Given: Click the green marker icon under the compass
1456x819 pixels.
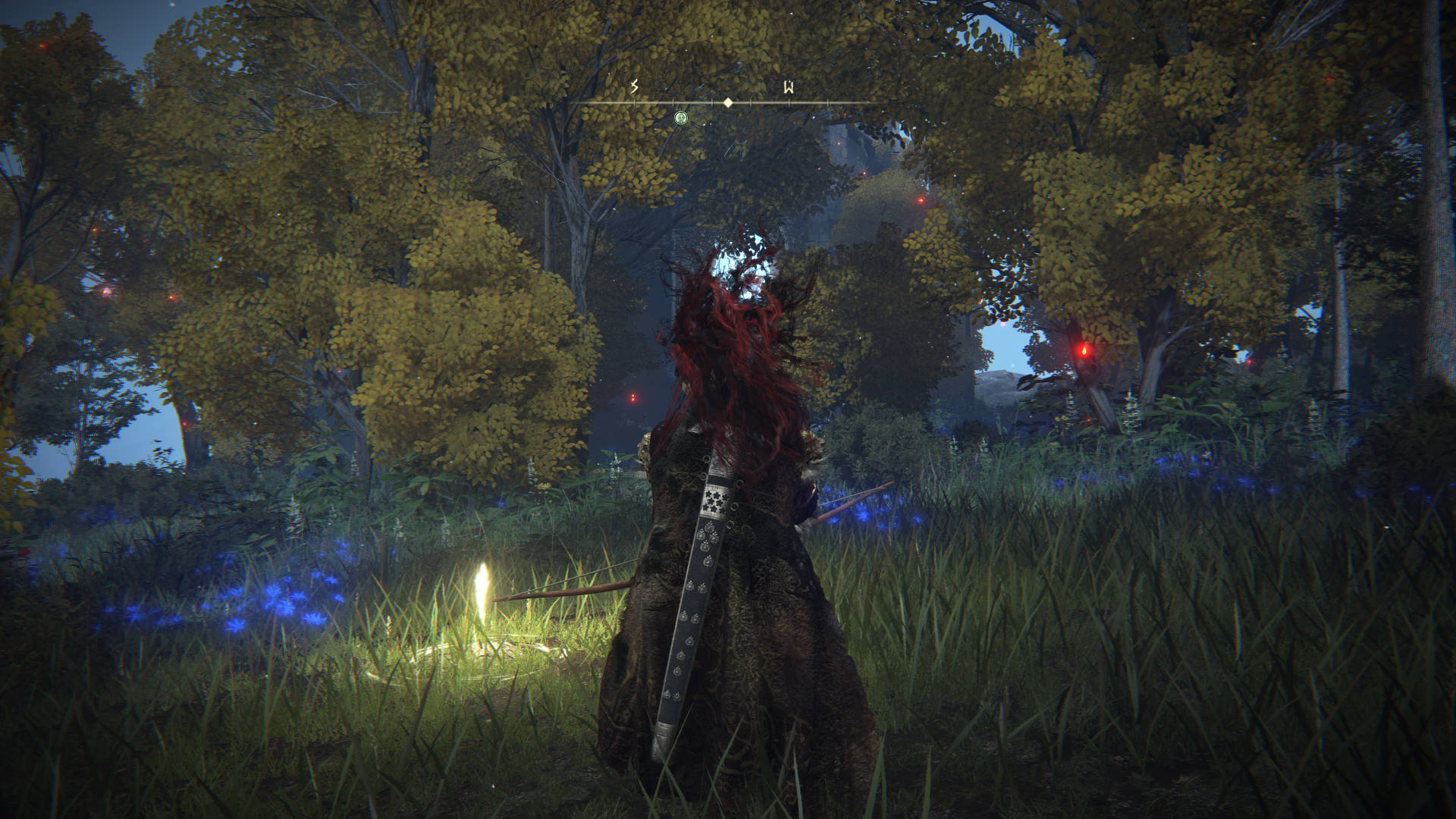Looking at the screenshot, I should point(681,118).
